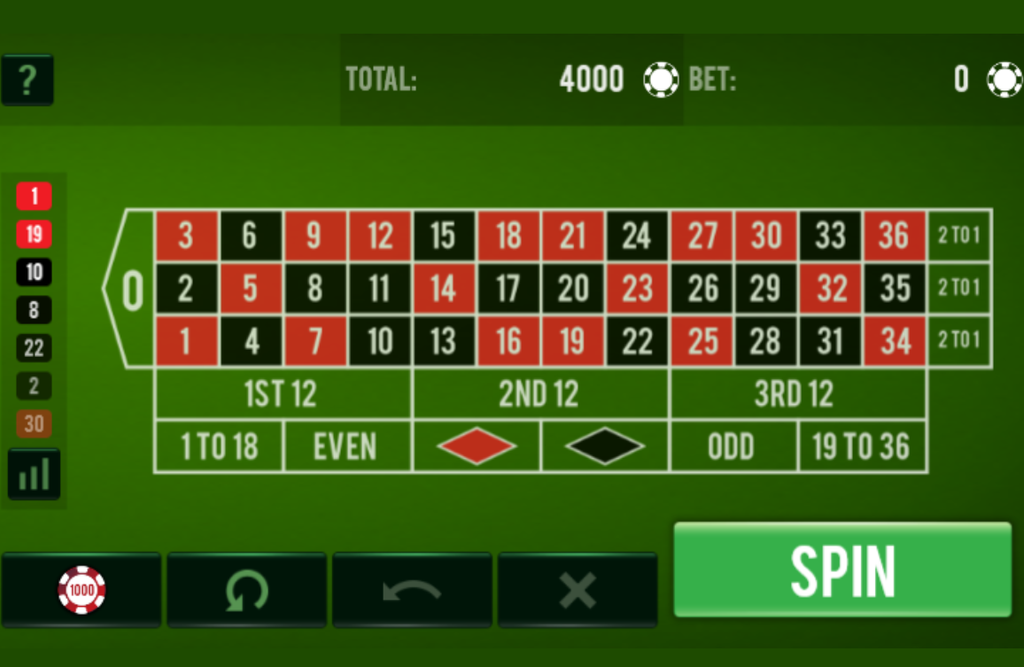Bet on the black diamond
This screenshot has height=667, width=1024.
tap(605, 446)
